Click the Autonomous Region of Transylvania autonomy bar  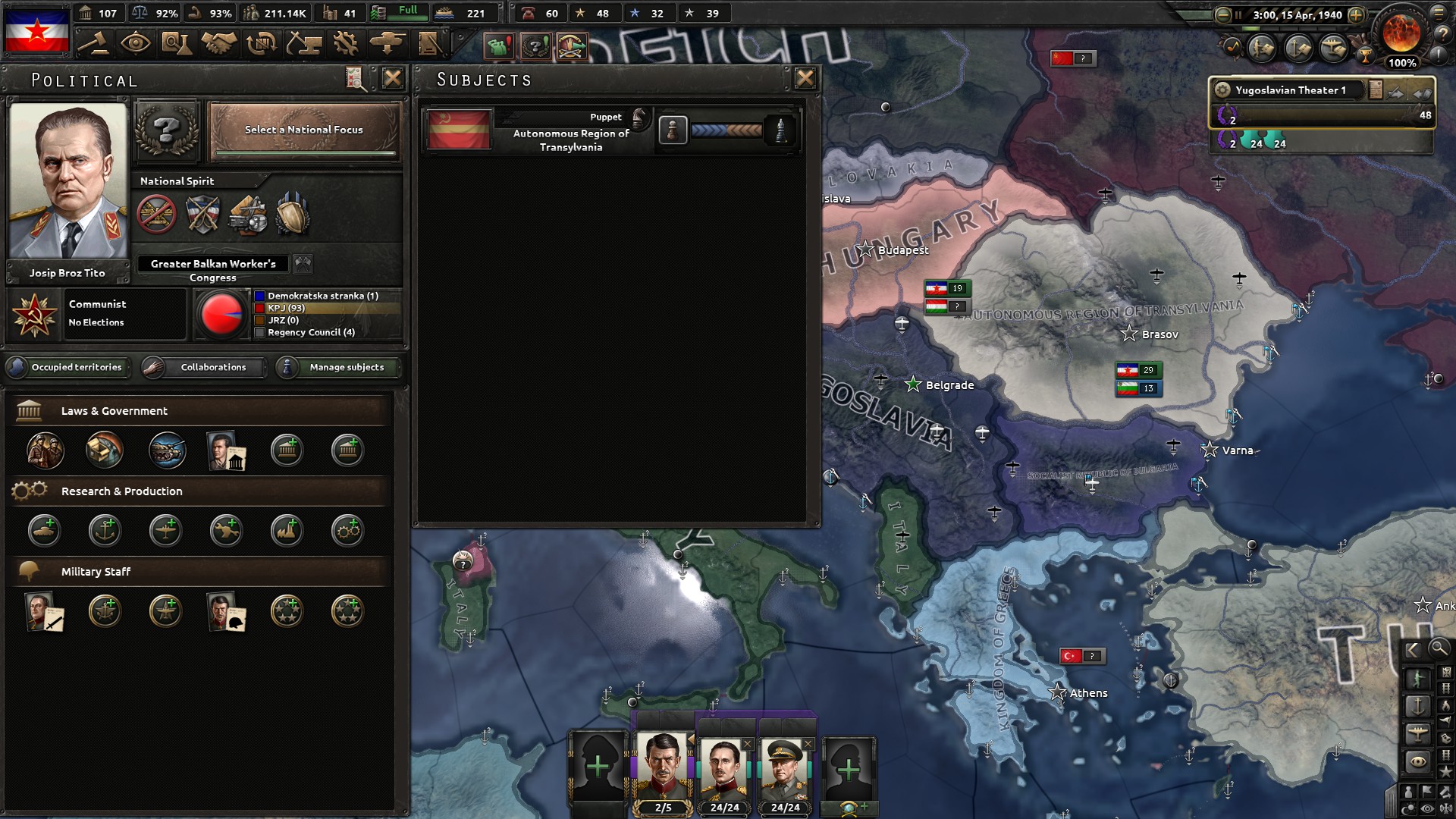click(726, 130)
